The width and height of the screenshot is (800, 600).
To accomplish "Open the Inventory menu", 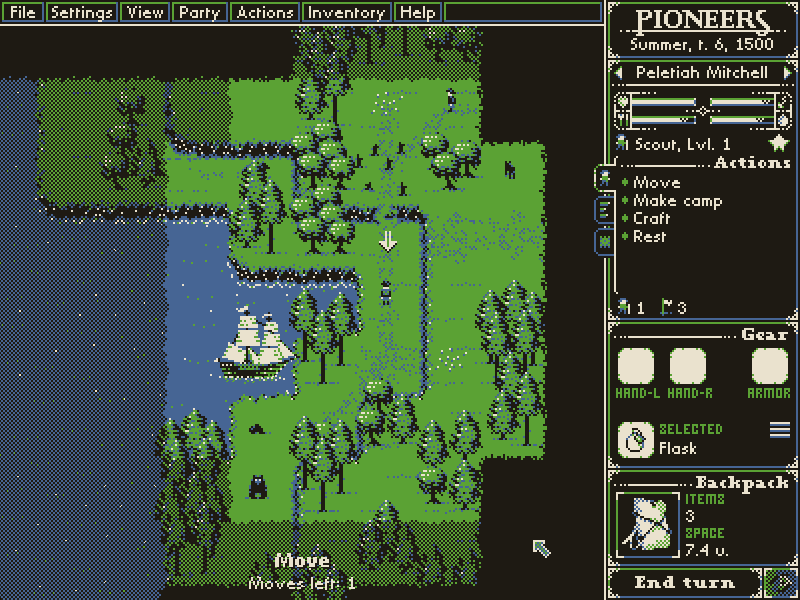I will (346, 13).
